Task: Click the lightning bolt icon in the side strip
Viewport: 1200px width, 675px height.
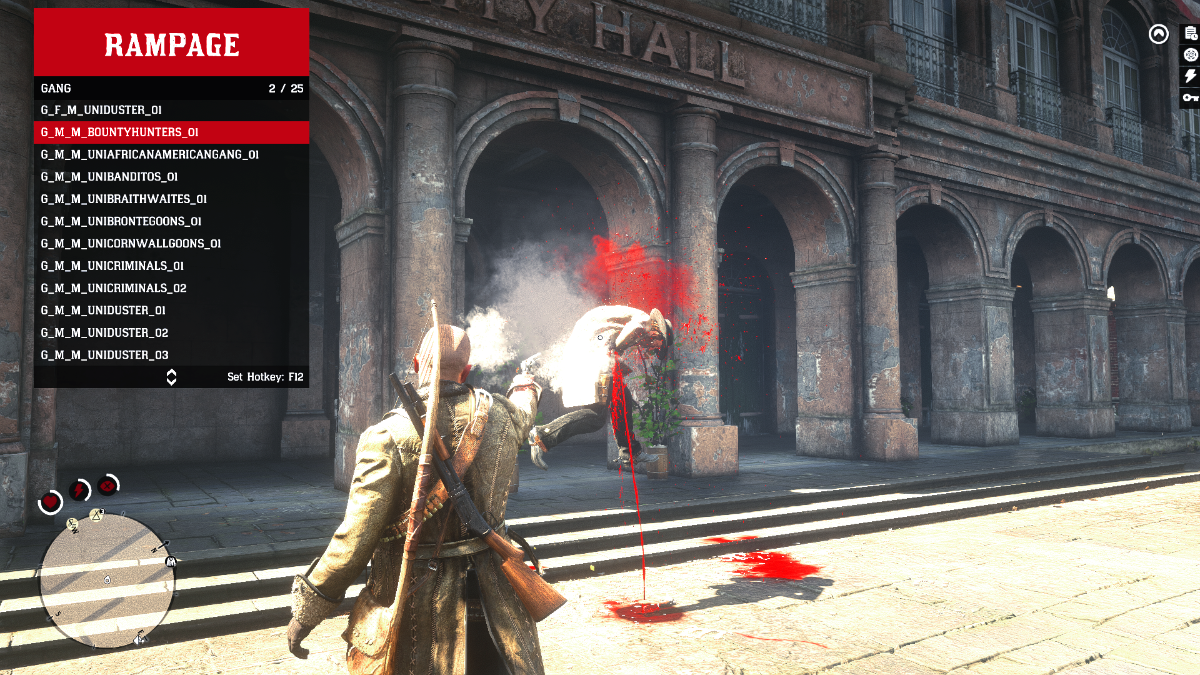Action: pos(1190,76)
